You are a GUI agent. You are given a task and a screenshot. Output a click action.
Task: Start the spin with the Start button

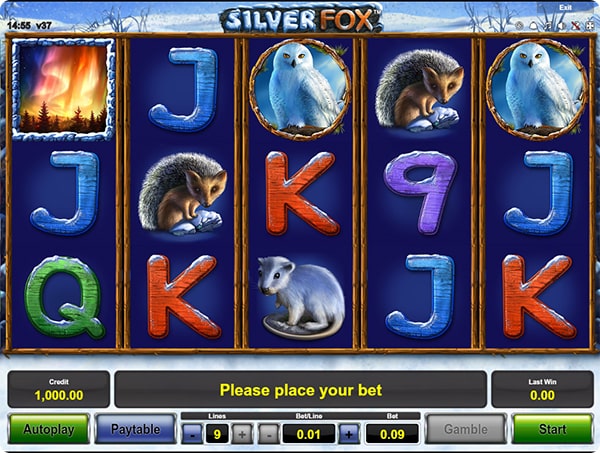(552, 429)
